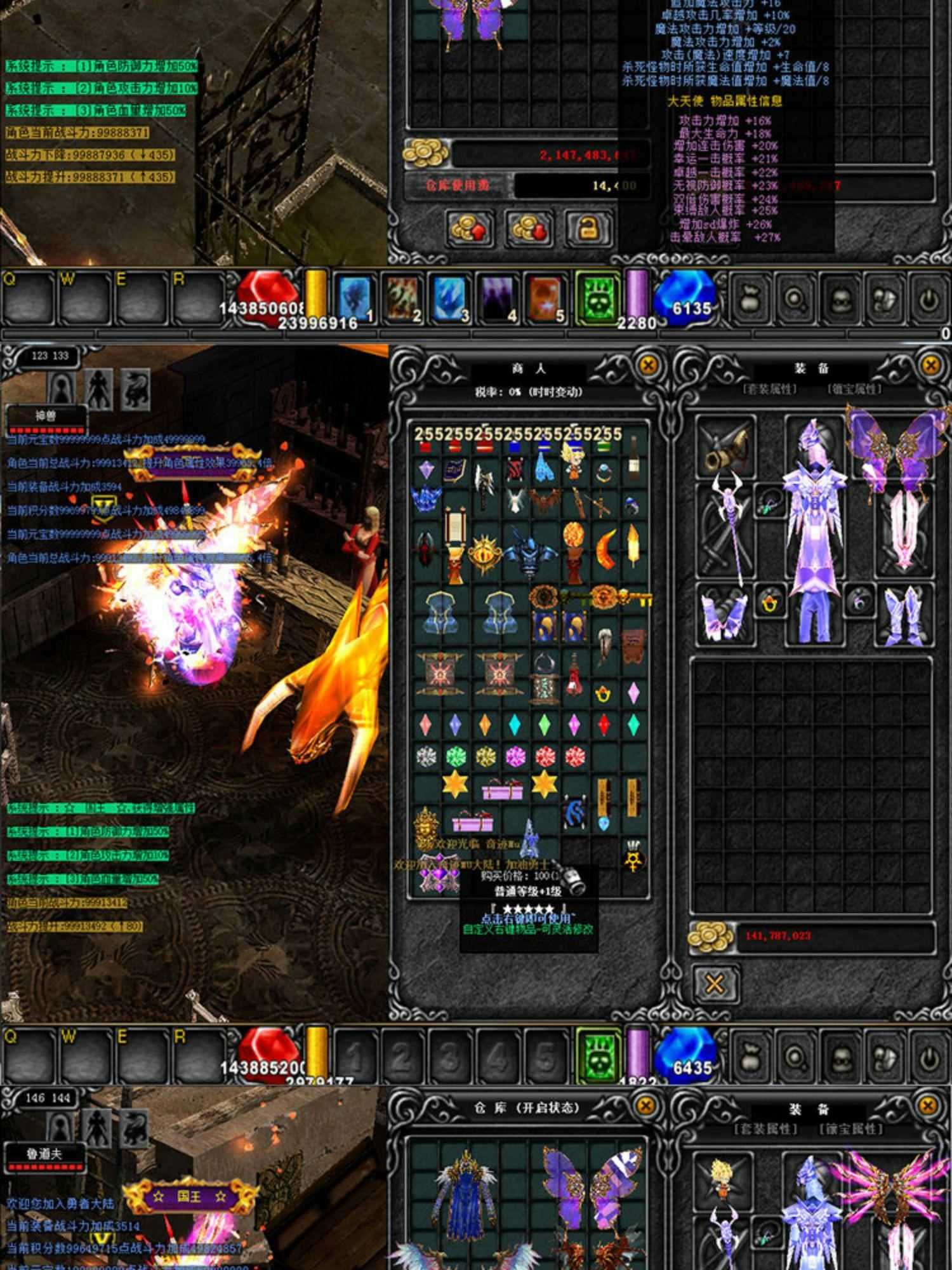The image size is (952, 1270).
Task: Select the equipped purple gloves slot
Action: click(x=724, y=614)
